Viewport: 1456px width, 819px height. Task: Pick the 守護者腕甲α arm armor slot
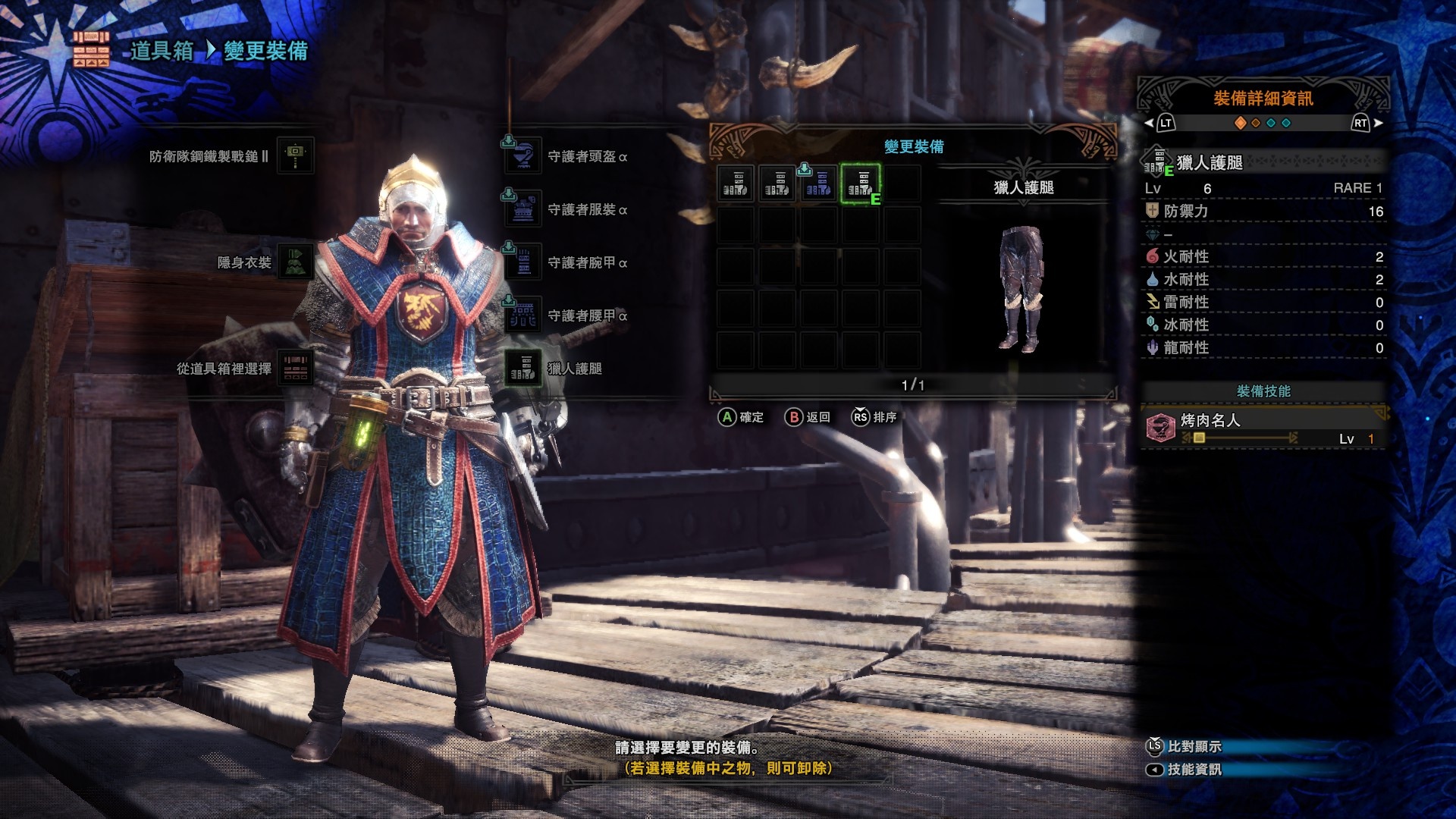point(523,262)
